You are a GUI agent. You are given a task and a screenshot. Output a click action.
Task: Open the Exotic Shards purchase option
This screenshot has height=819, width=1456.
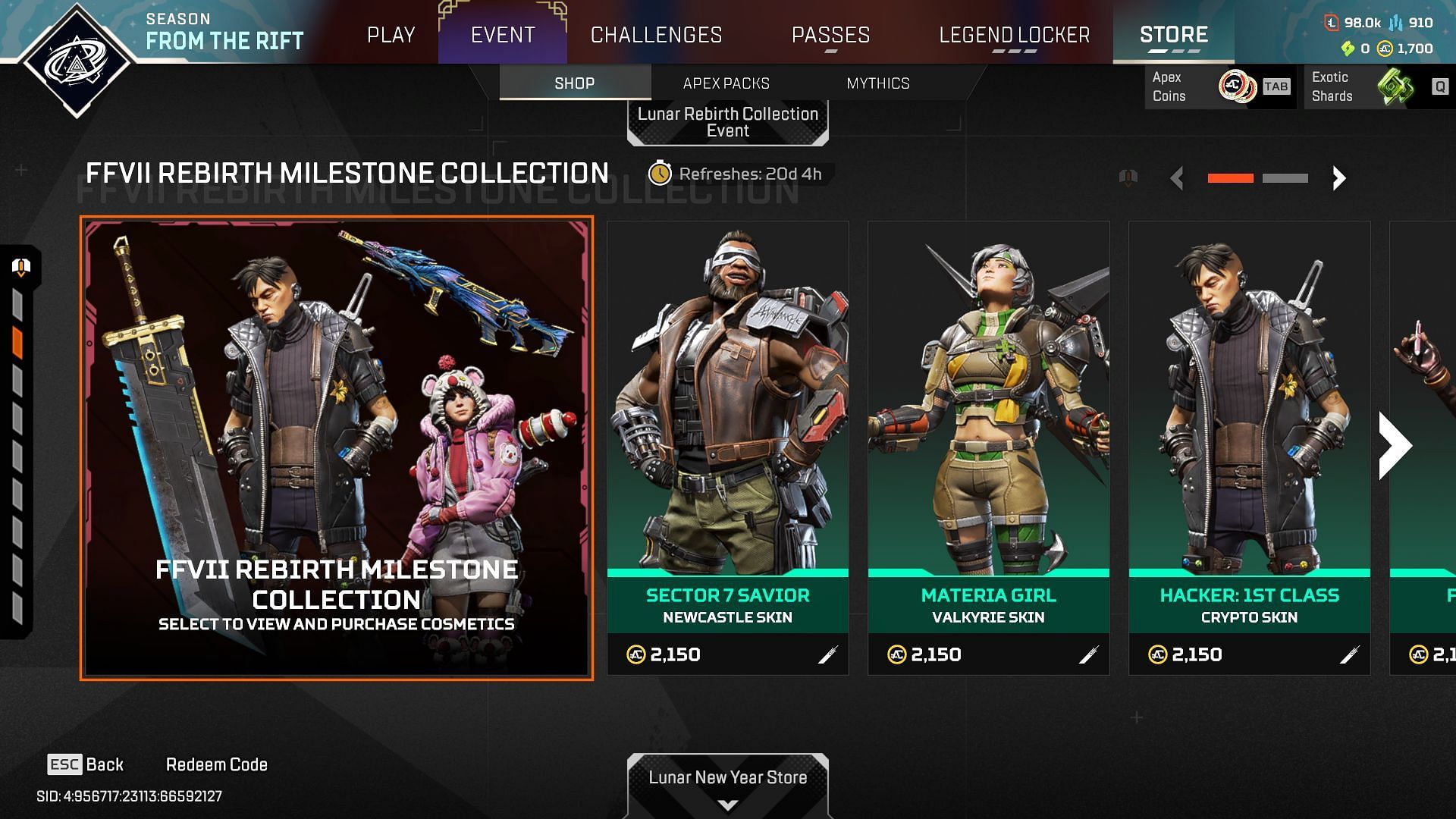[x=1376, y=86]
